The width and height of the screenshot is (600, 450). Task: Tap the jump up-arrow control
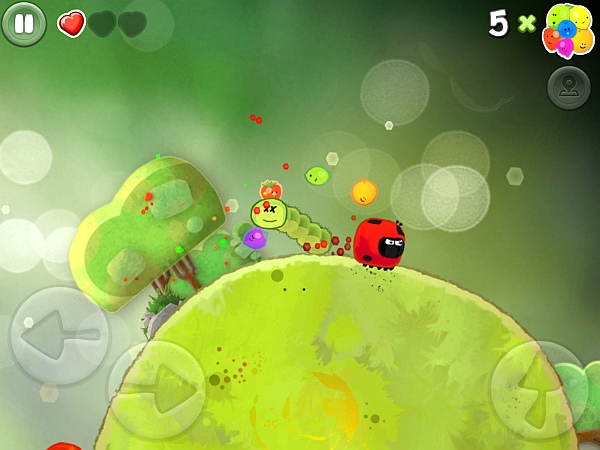[x=537, y=389]
